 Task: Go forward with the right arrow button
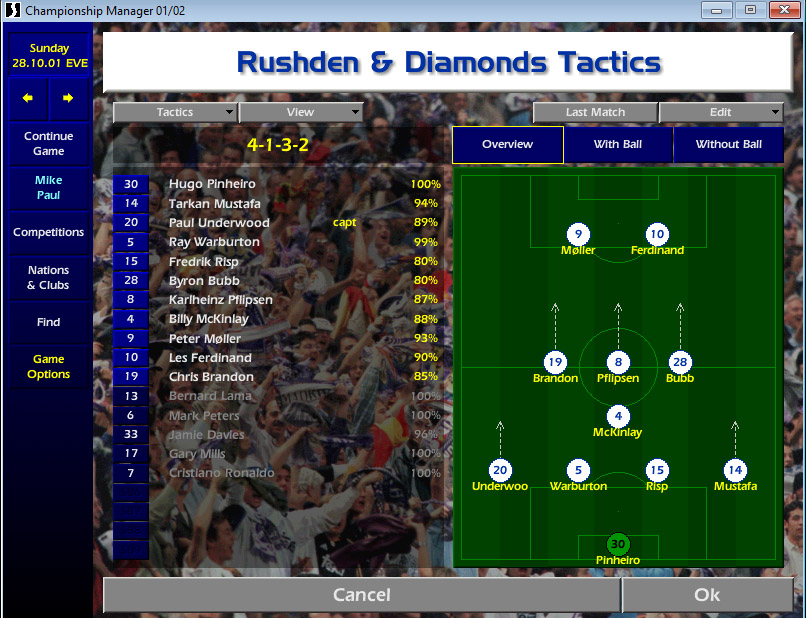coord(68,98)
